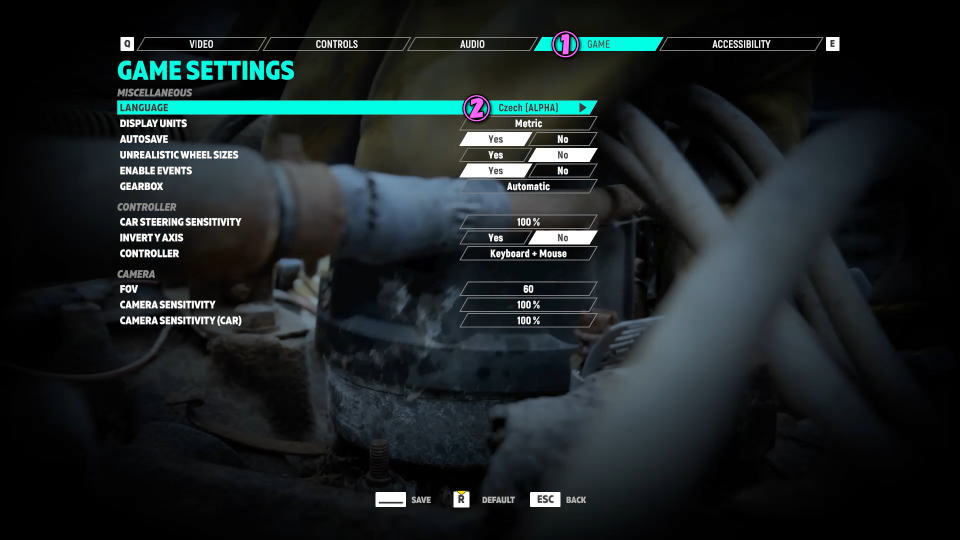This screenshot has height=540, width=960.
Task: Set Autosave to No
Action: [x=562, y=139]
